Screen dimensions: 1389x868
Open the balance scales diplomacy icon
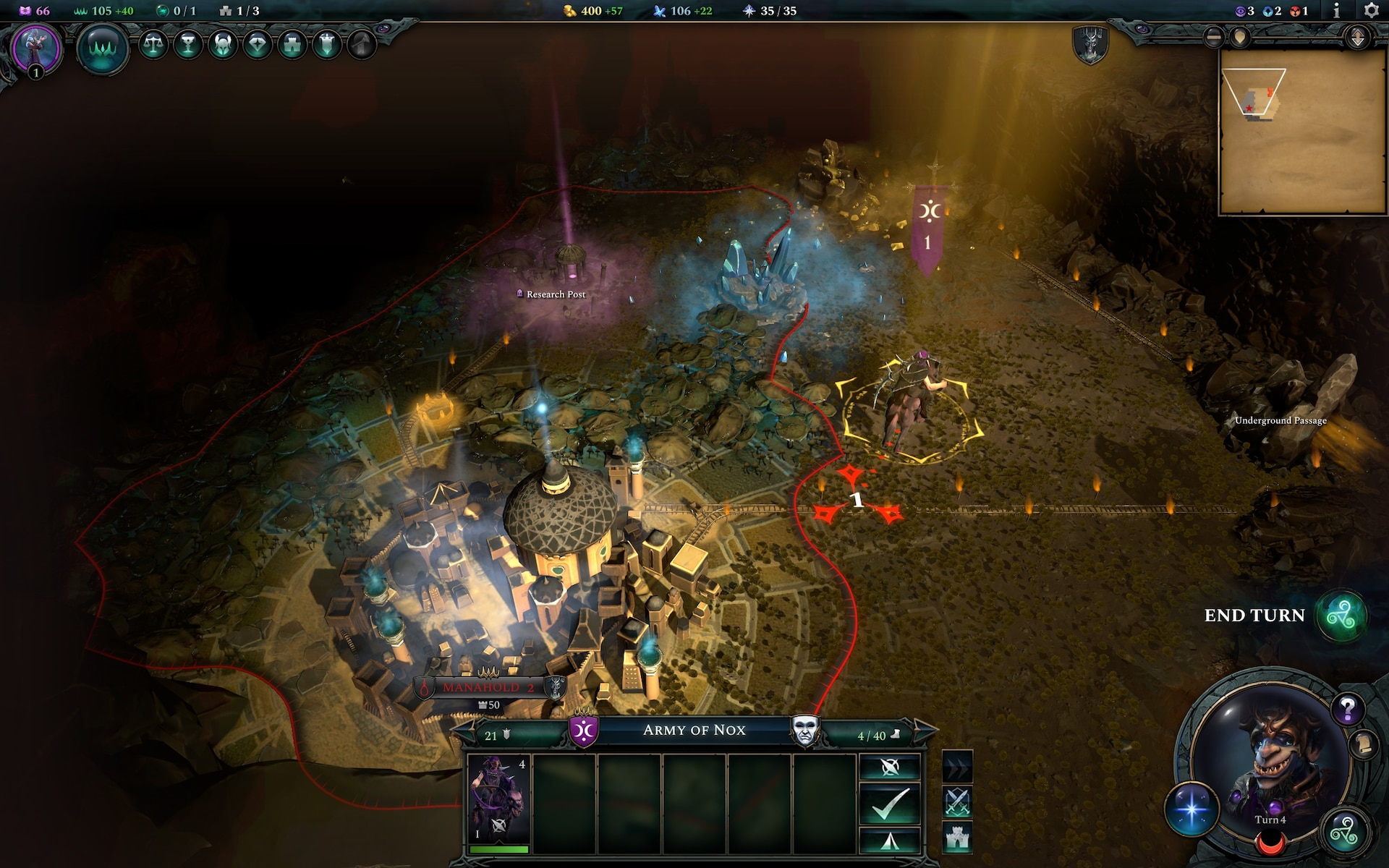153,45
